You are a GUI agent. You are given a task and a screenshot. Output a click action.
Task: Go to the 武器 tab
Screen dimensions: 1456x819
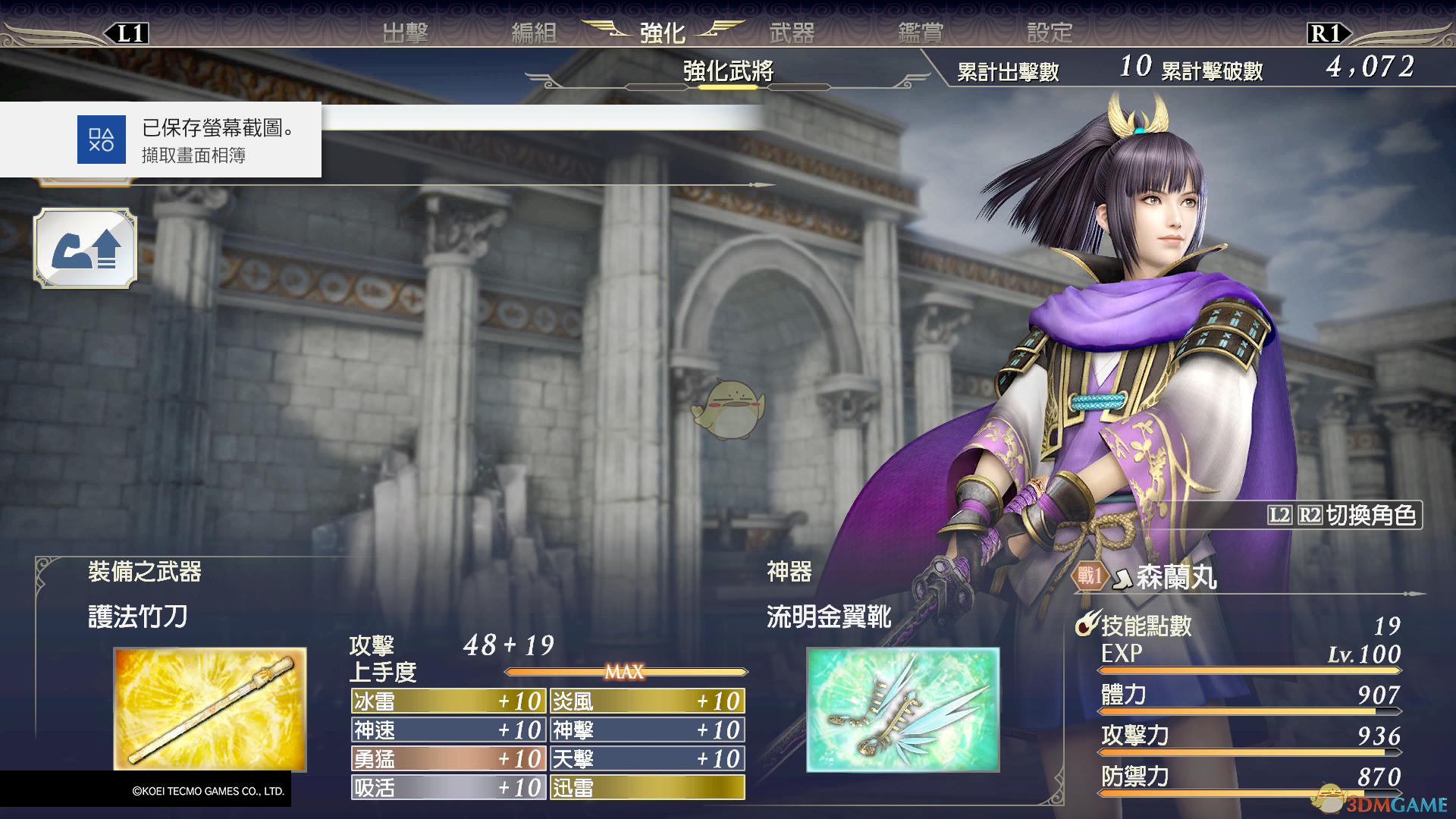(792, 33)
